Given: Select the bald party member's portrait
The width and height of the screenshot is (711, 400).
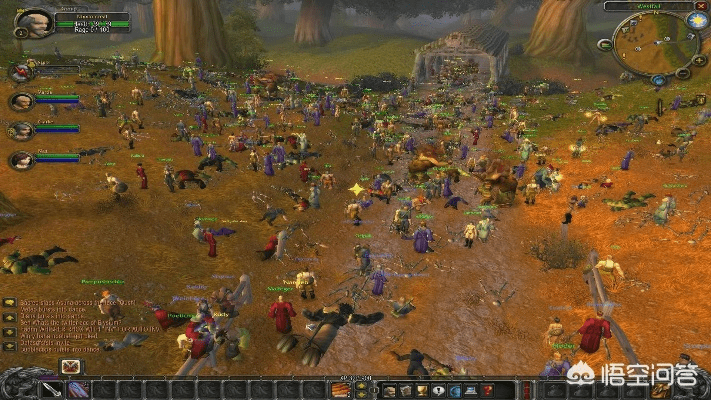Looking at the screenshot, I should (x=20, y=101).
